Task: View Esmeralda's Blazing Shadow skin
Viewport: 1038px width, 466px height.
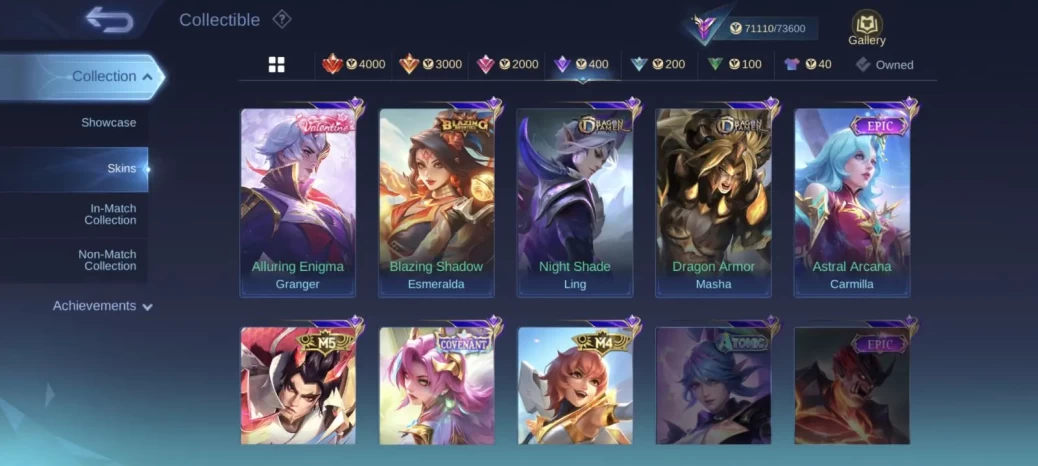Action: tap(436, 202)
